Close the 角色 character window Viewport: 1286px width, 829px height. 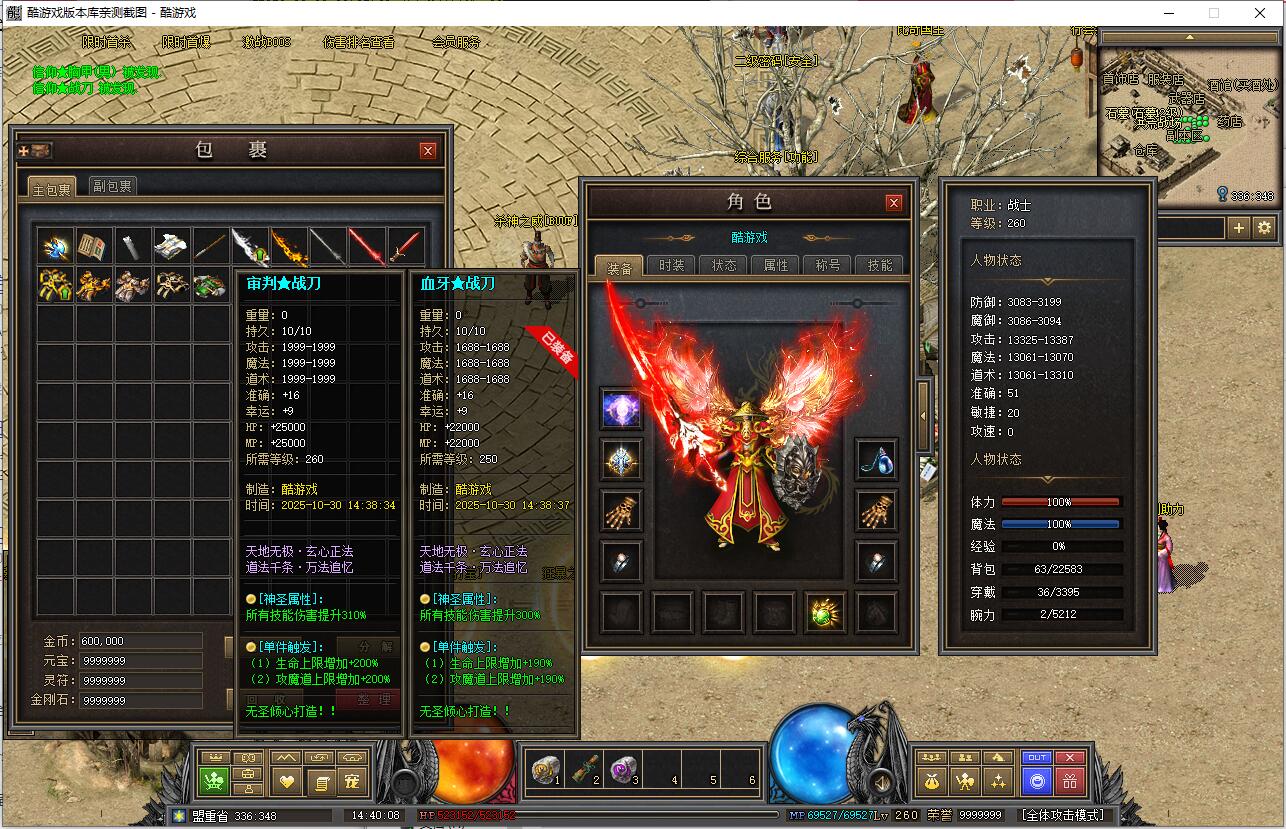(894, 202)
